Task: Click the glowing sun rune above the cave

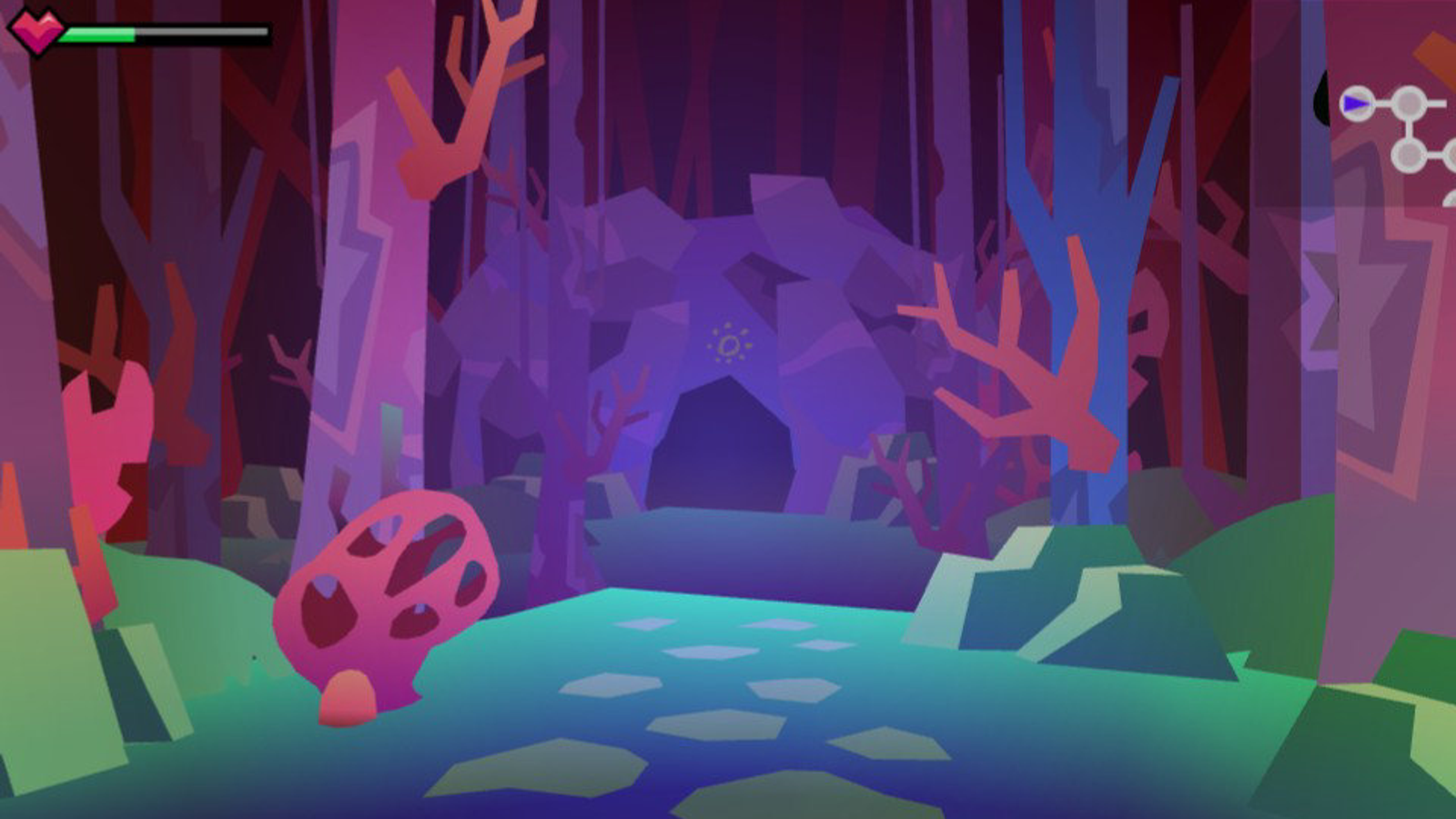Action: [x=728, y=344]
